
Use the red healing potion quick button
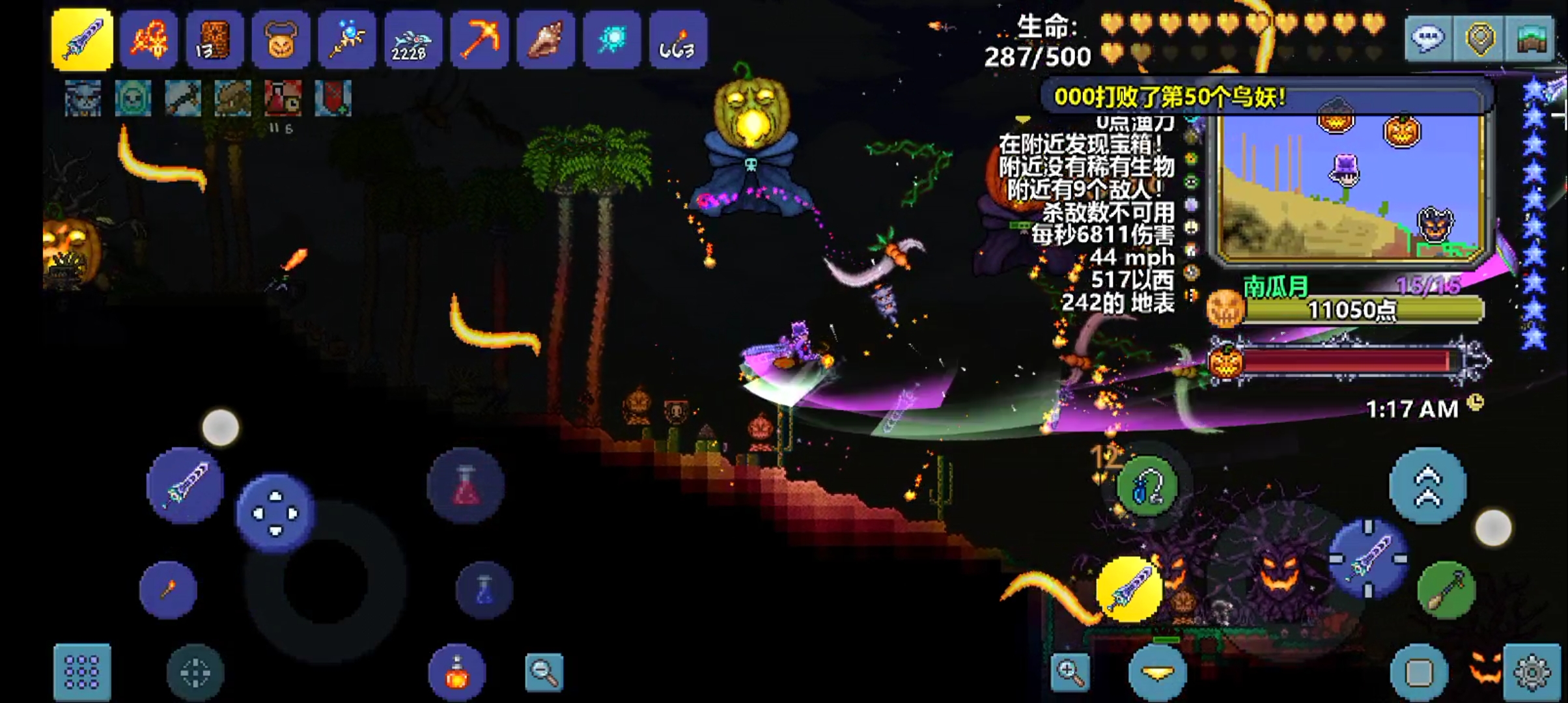point(466,485)
